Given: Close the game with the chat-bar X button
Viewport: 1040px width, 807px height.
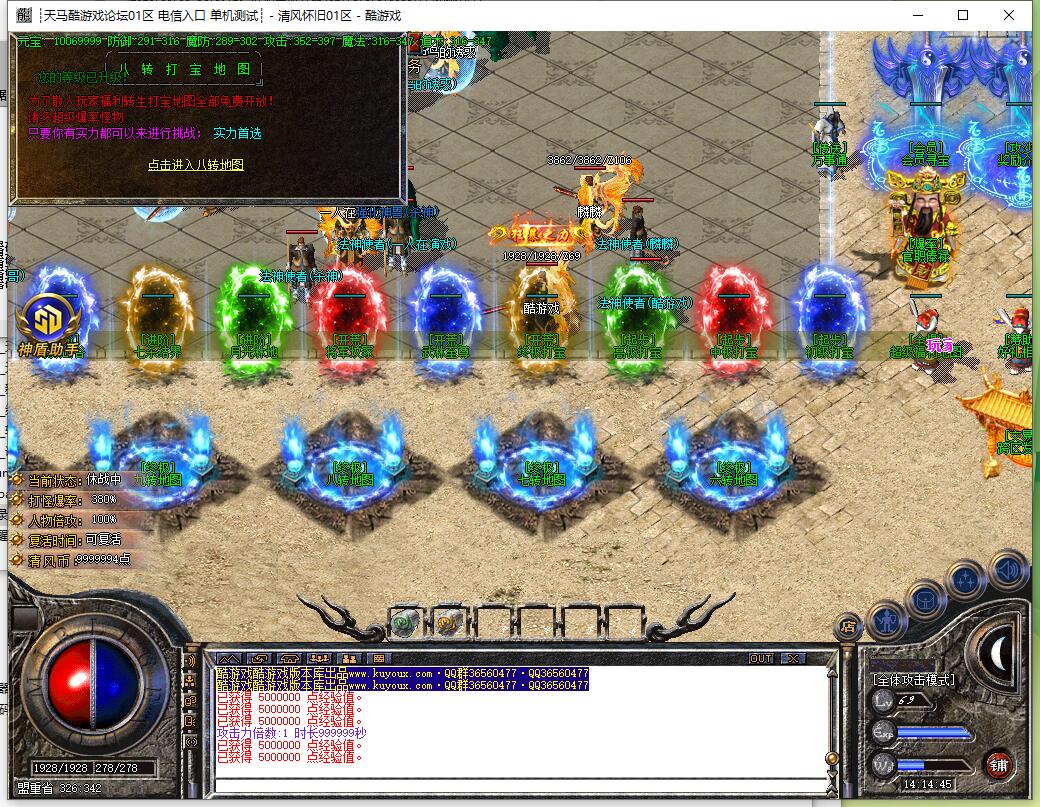Looking at the screenshot, I should pyautogui.click(x=793, y=658).
